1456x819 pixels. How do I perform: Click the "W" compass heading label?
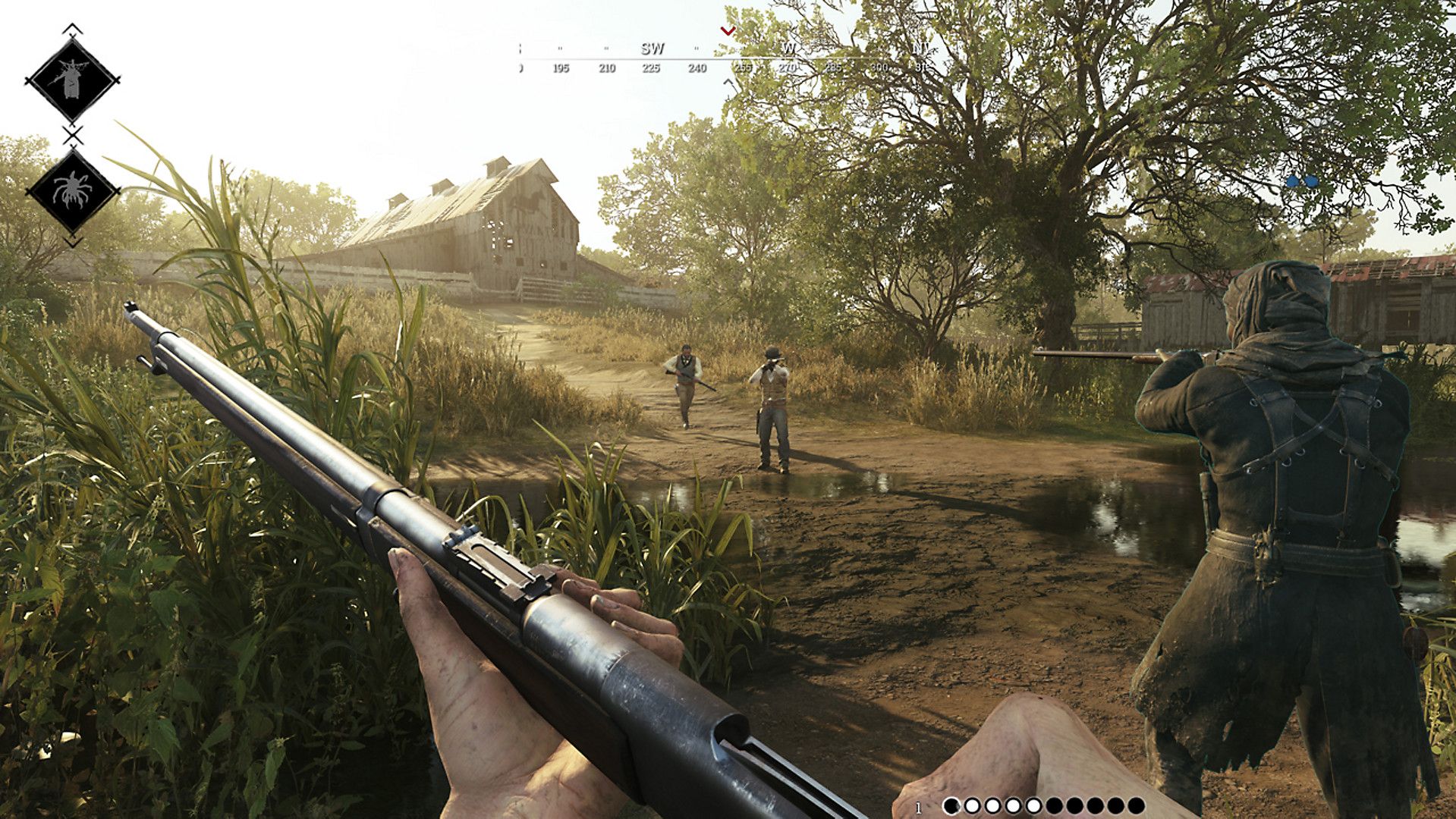coord(788,49)
